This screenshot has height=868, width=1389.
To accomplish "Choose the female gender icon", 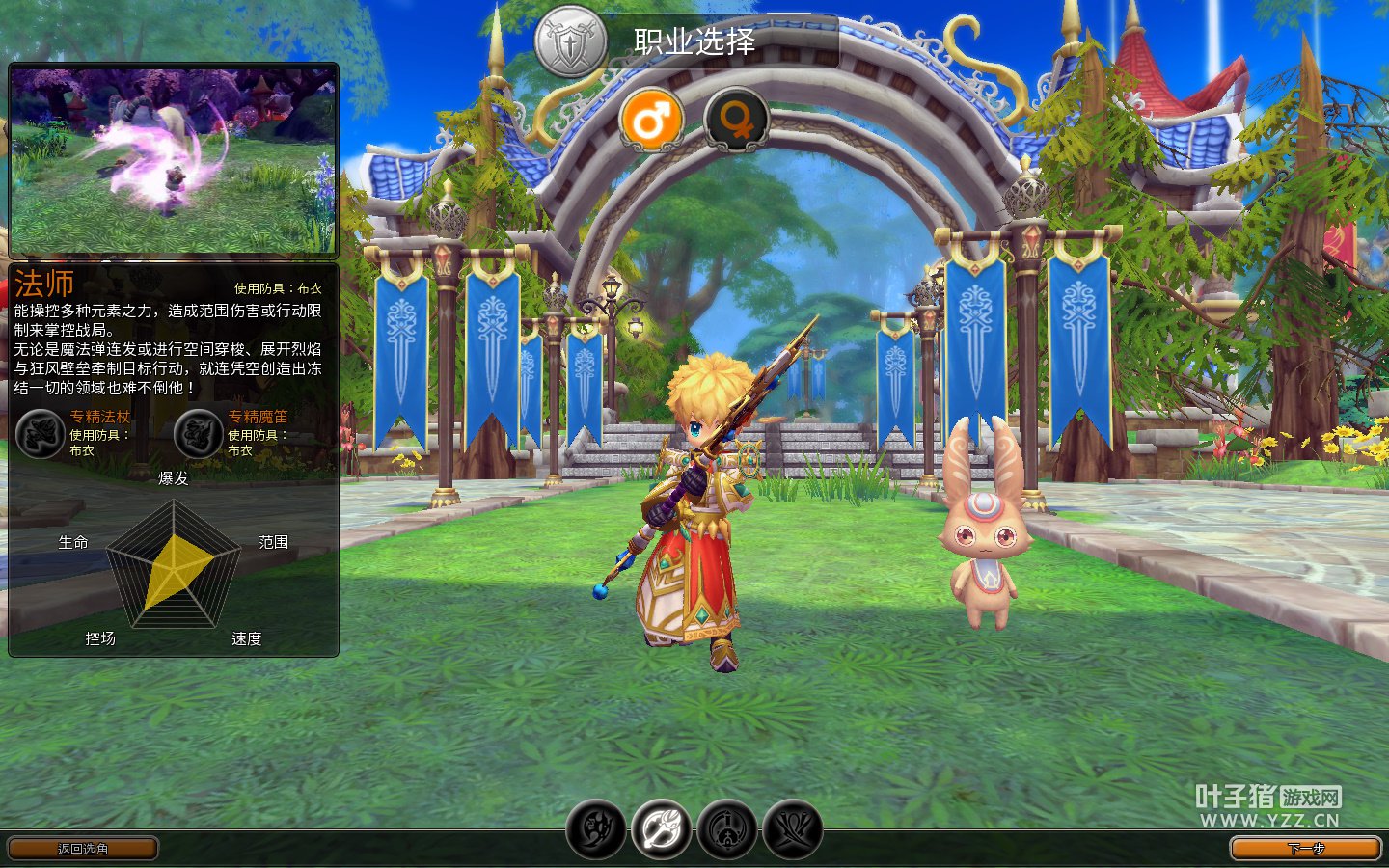I will [736, 121].
